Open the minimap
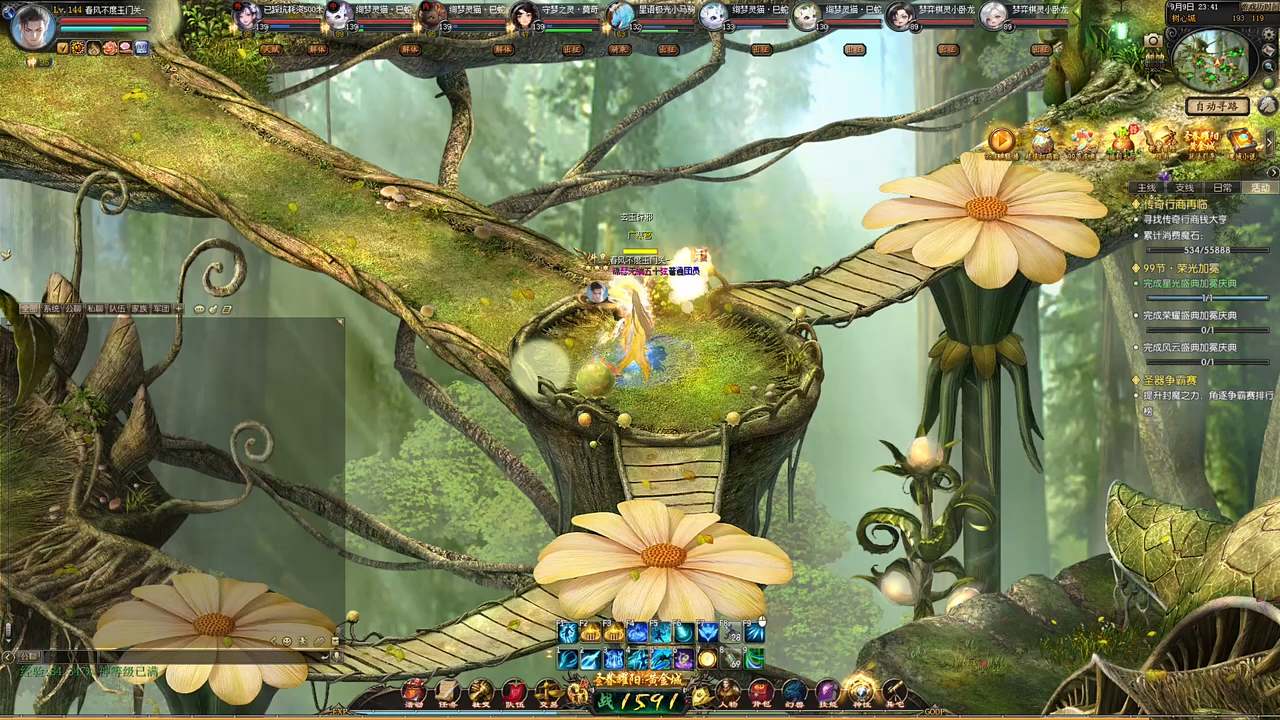The width and height of the screenshot is (1280, 720). click(x=1211, y=59)
